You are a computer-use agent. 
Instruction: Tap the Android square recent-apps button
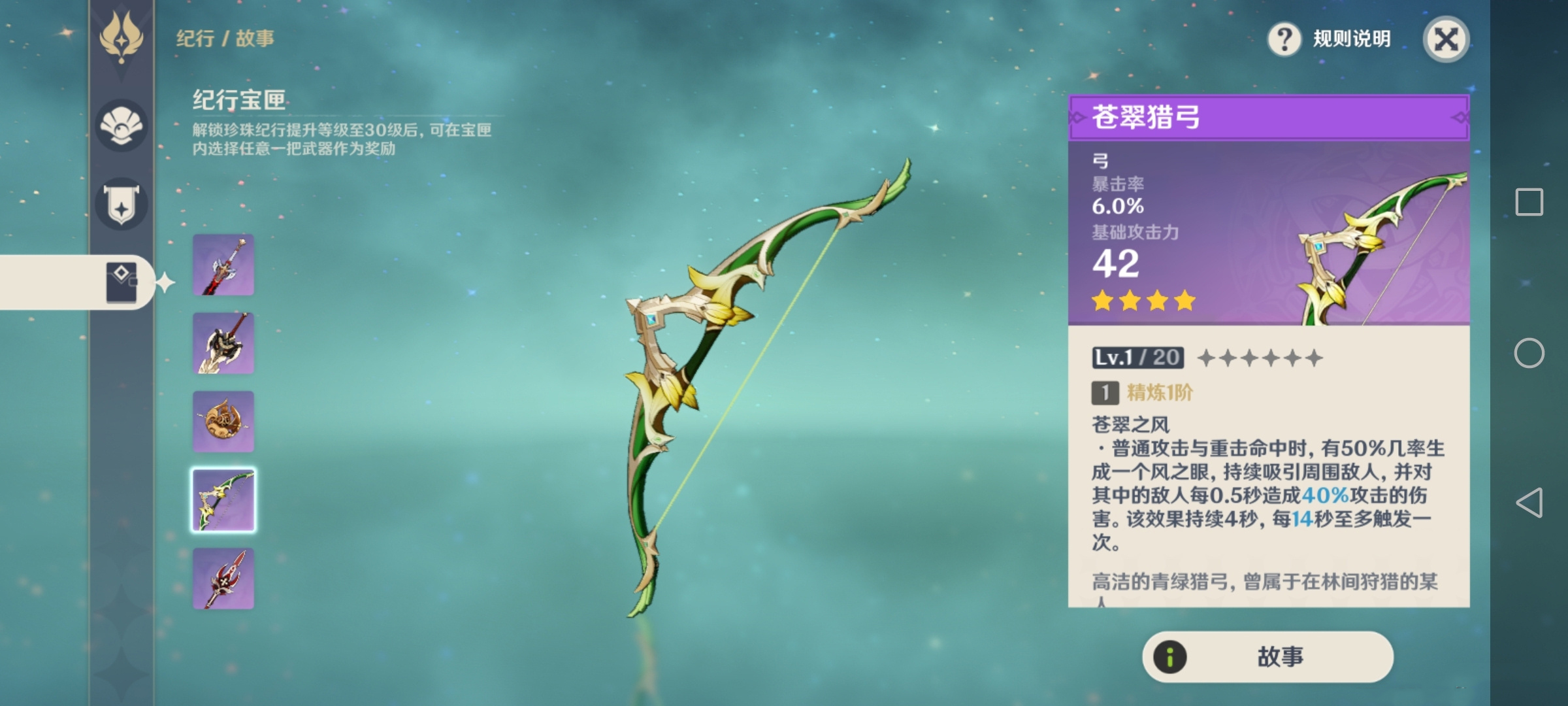[1529, 202]
